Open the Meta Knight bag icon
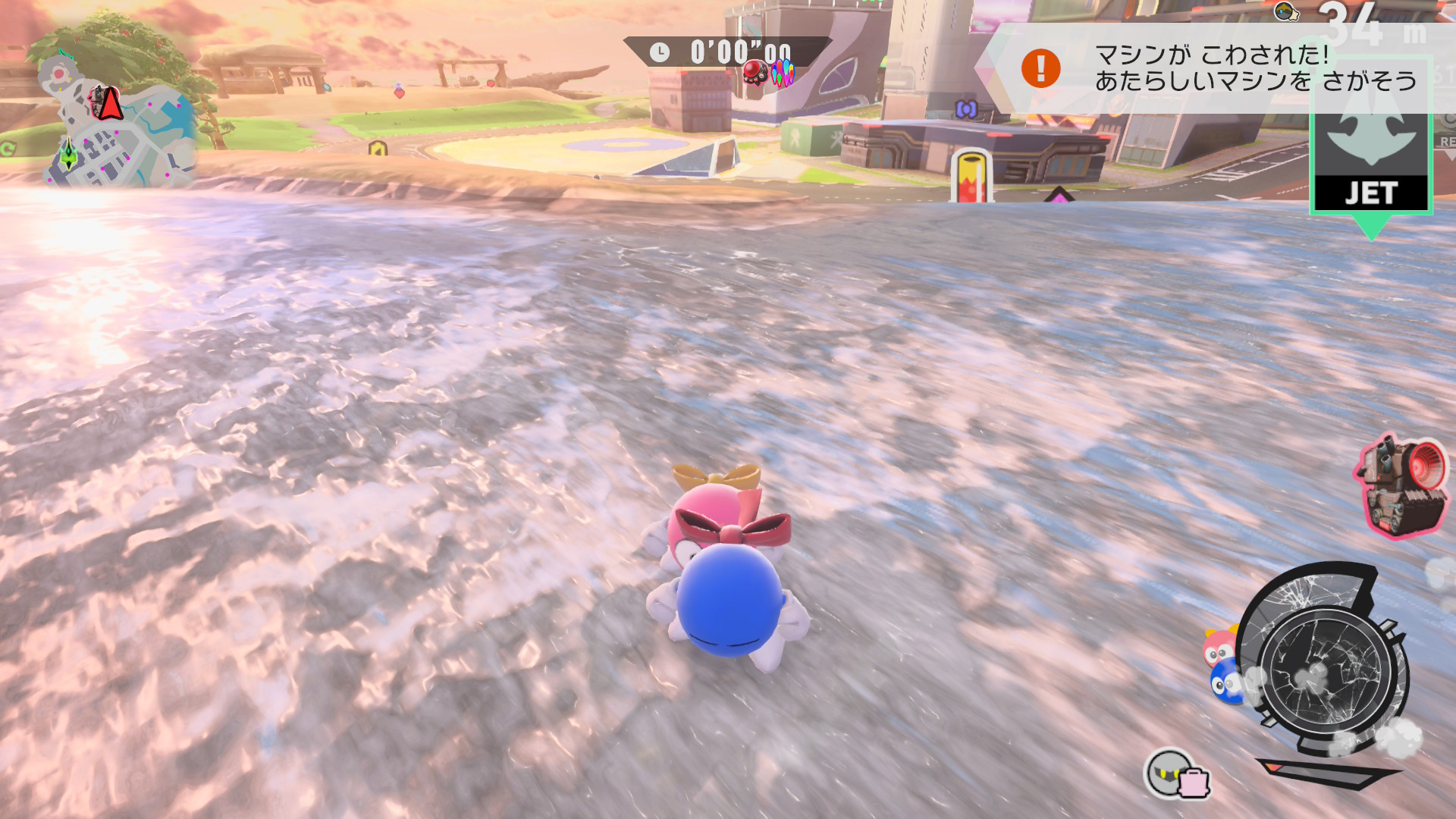The image size is (1456, 819). tap(1176, 775)
